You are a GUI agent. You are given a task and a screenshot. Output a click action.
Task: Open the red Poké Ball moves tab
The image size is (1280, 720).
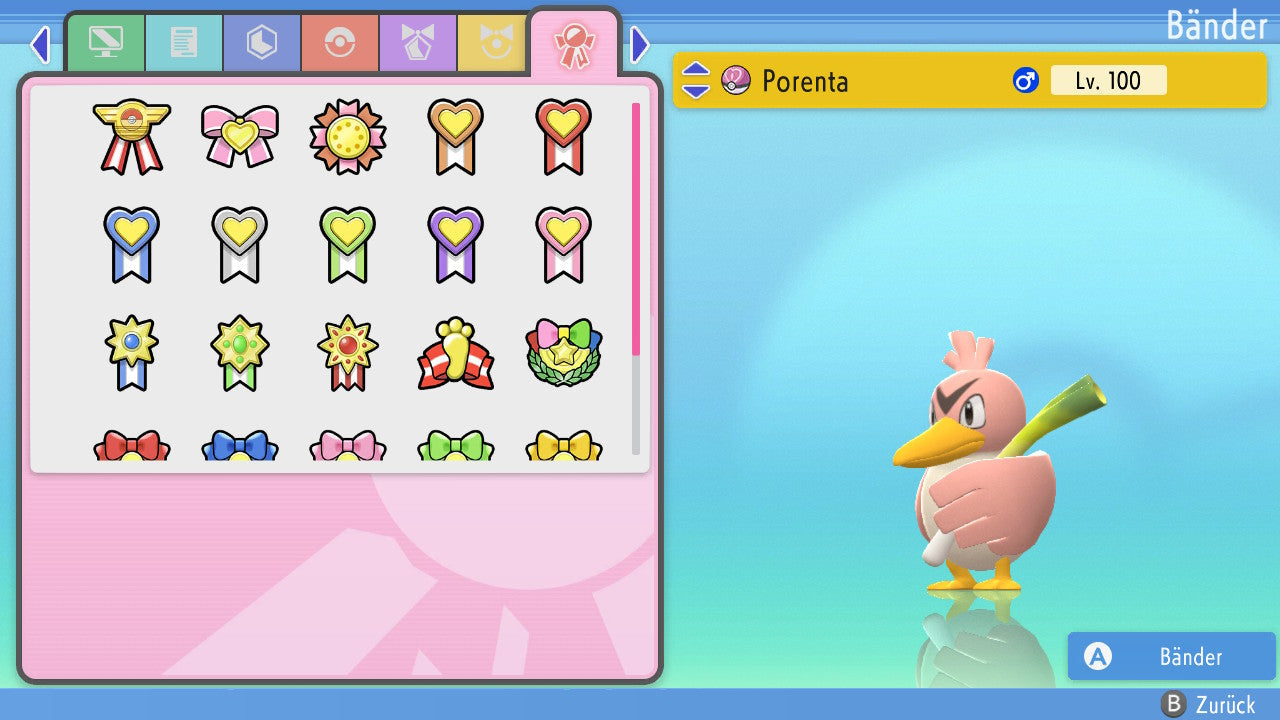339,43
